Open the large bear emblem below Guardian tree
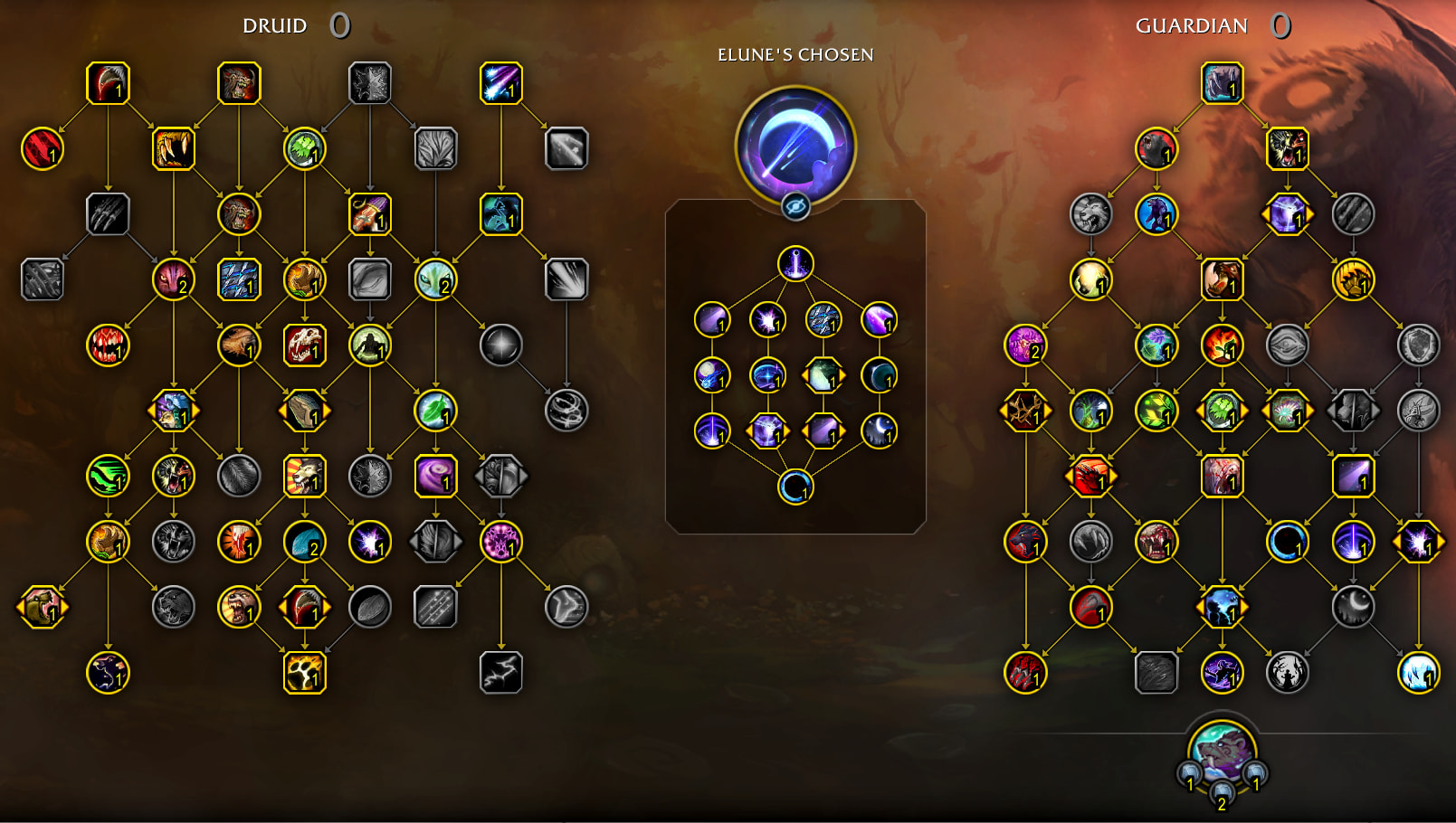This screenshot has width=1456, height=823. tap(1222, 751)
